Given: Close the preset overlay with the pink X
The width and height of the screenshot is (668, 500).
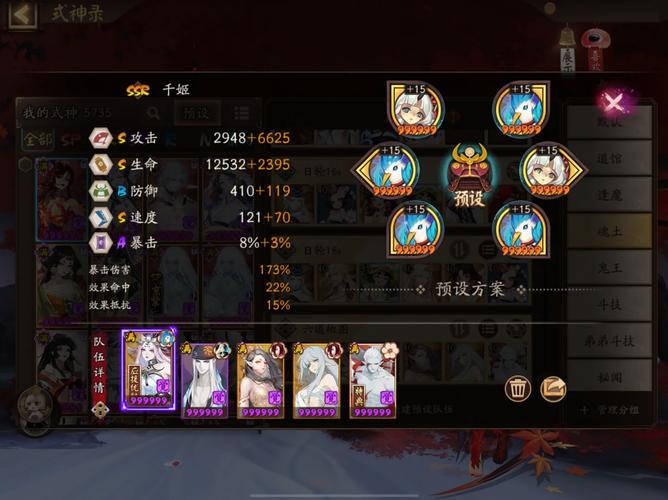Looking at the screenshot, I should click(614, 101).
